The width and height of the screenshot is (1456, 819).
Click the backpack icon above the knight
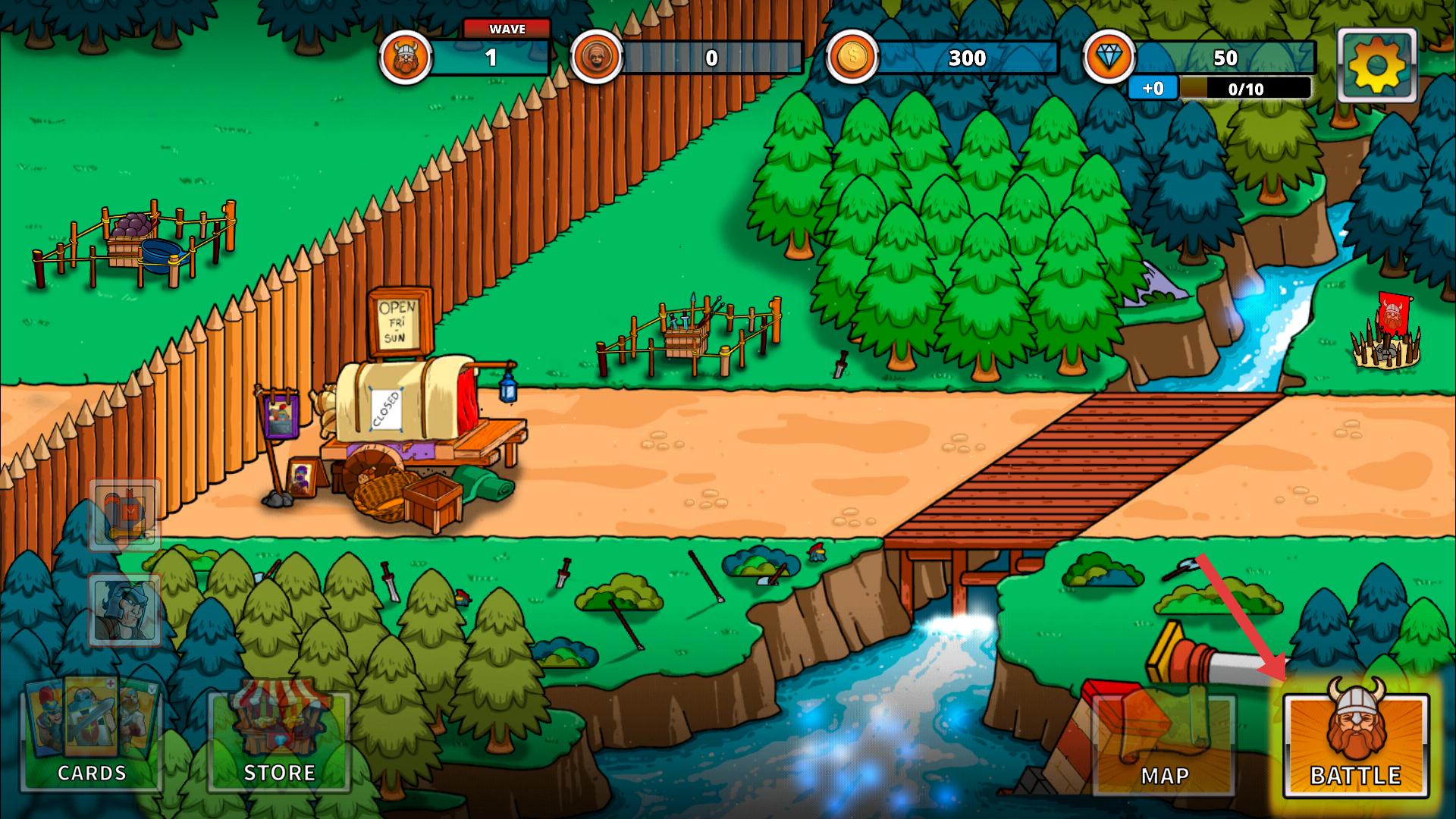(x=125, y=514)
